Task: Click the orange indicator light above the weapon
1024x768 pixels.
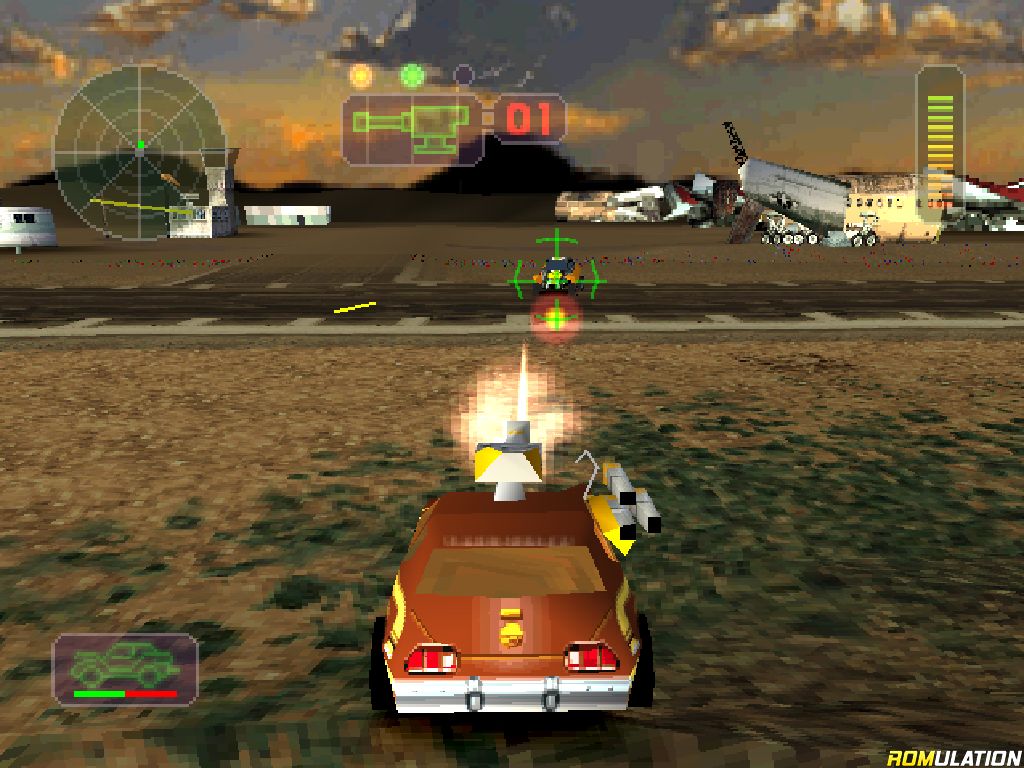Action: tap(360, 75)
